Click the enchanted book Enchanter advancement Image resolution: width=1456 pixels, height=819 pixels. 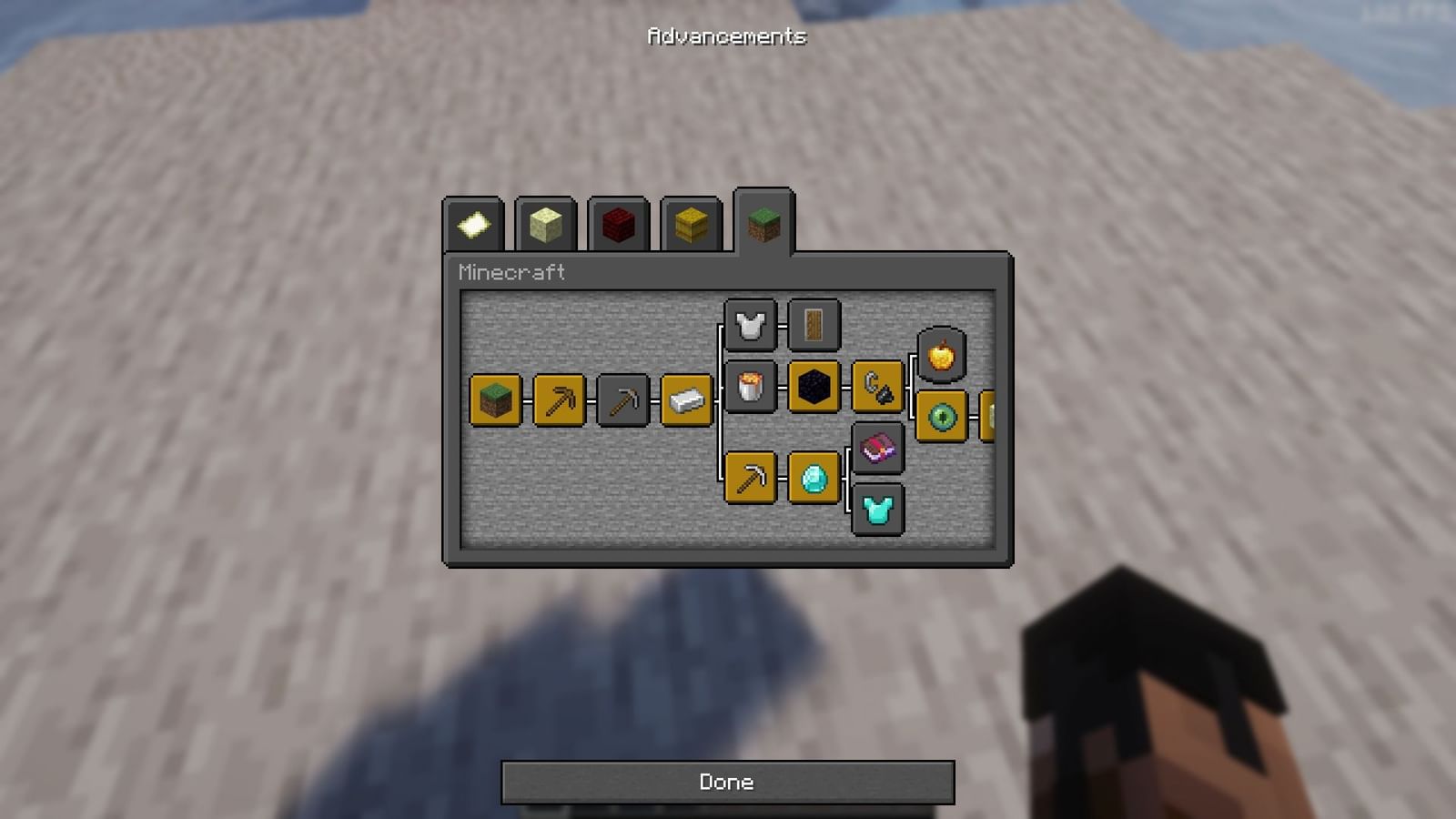pyautogui.click(x=877, y=448)
